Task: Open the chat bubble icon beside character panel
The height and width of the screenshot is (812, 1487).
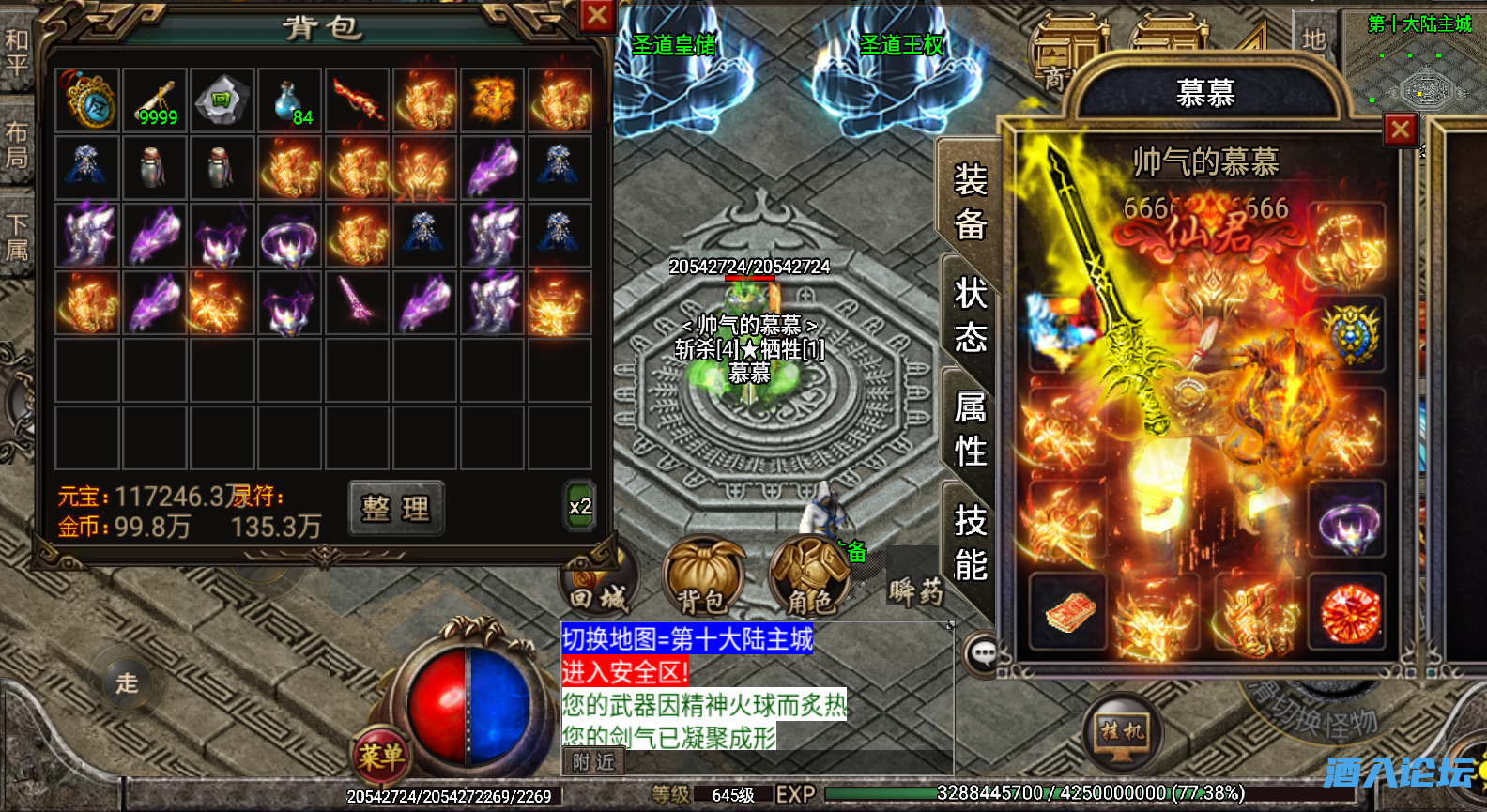Action: point(984,653)
